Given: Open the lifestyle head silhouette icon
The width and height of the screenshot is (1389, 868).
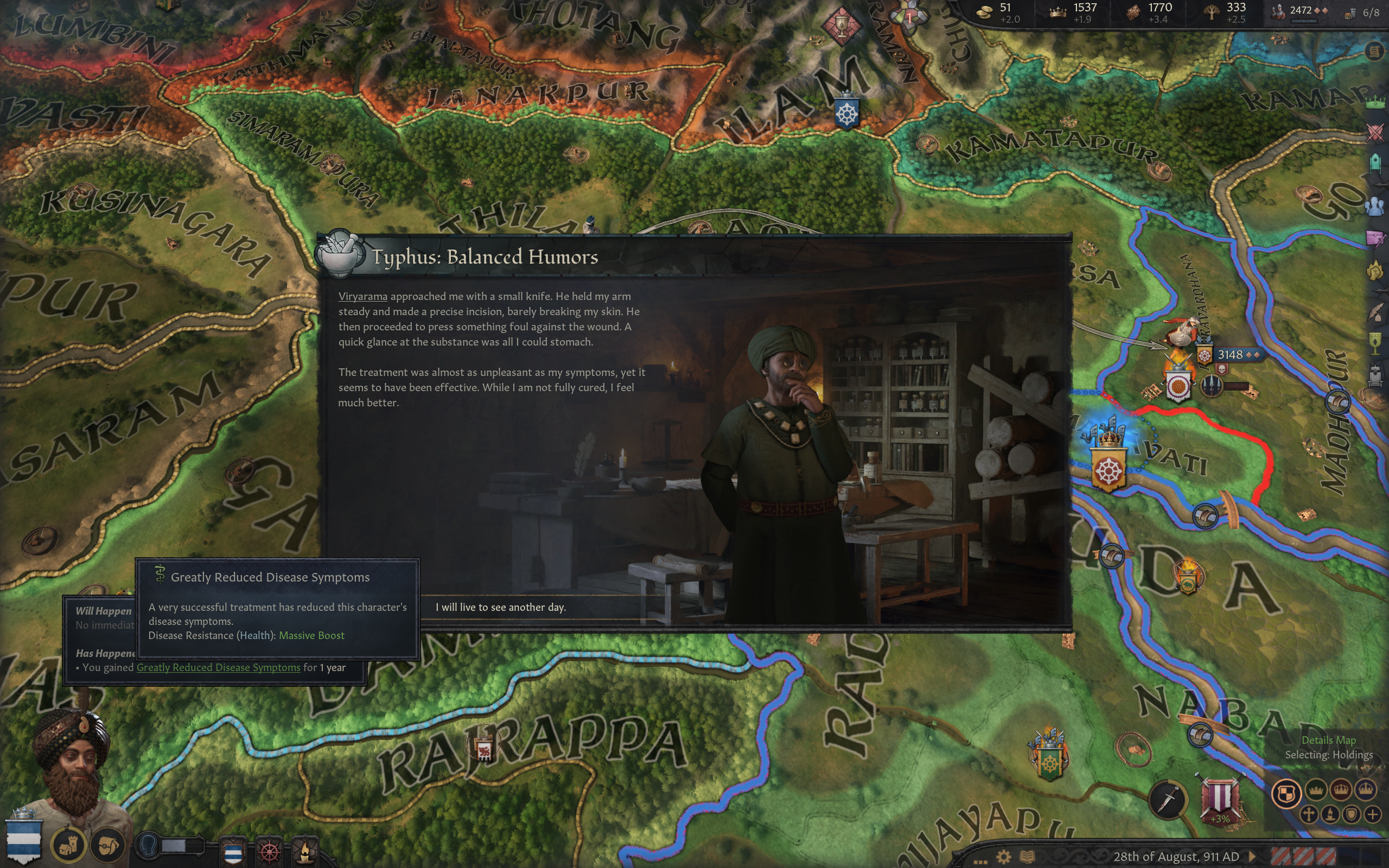Looking at the screenshot, I should click(150, 845).
